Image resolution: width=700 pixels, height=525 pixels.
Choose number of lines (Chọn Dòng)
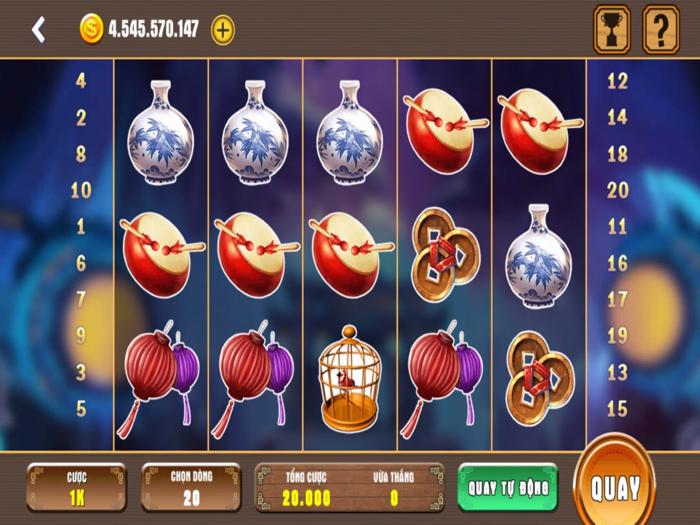pyautogui.click(x=191, y=487)
